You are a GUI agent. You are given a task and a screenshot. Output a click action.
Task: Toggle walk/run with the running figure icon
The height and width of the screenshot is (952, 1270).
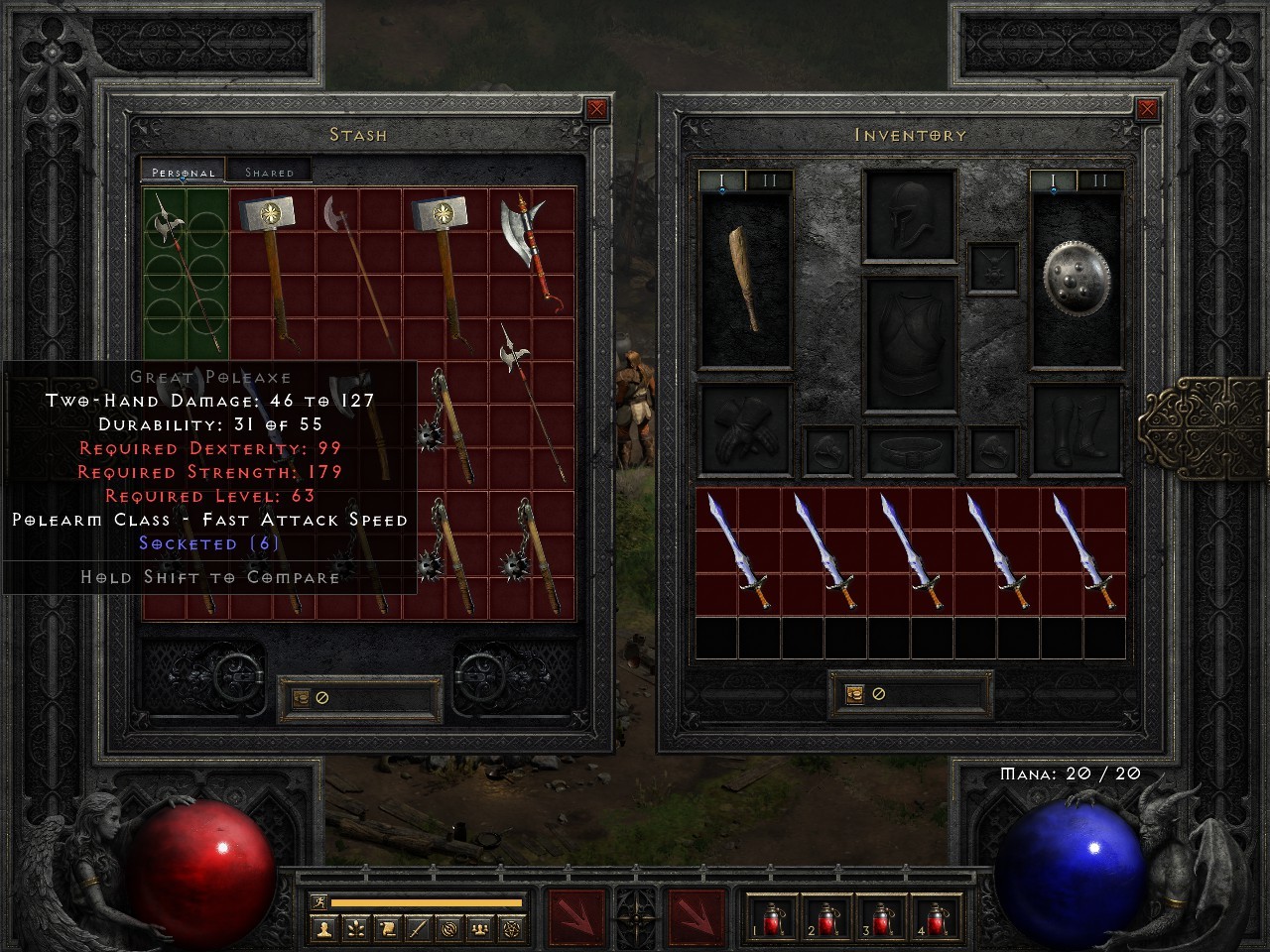pyautogui.click(x=318, y=904)
